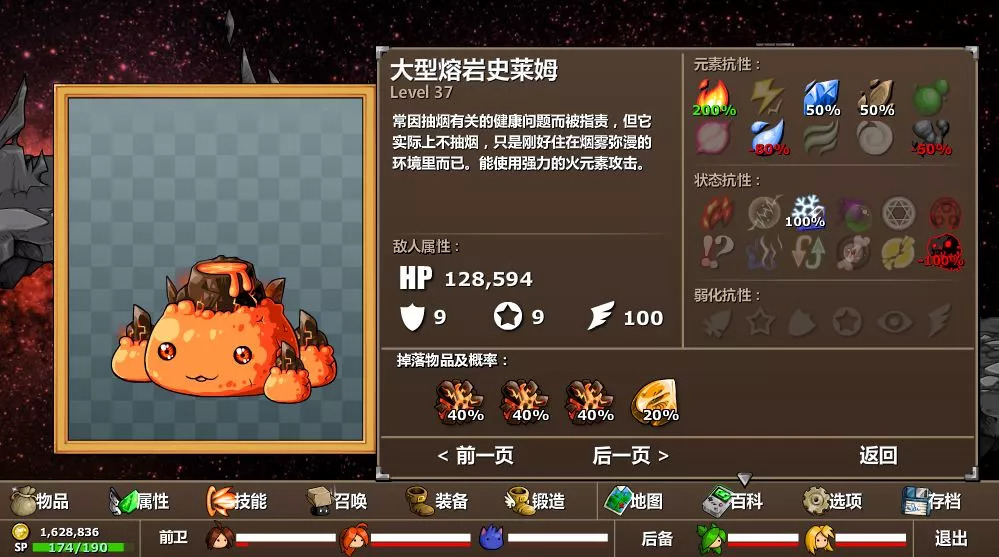Click the water element -80% resistance icon
Screen dimensions: 999x557
point(767,137)
